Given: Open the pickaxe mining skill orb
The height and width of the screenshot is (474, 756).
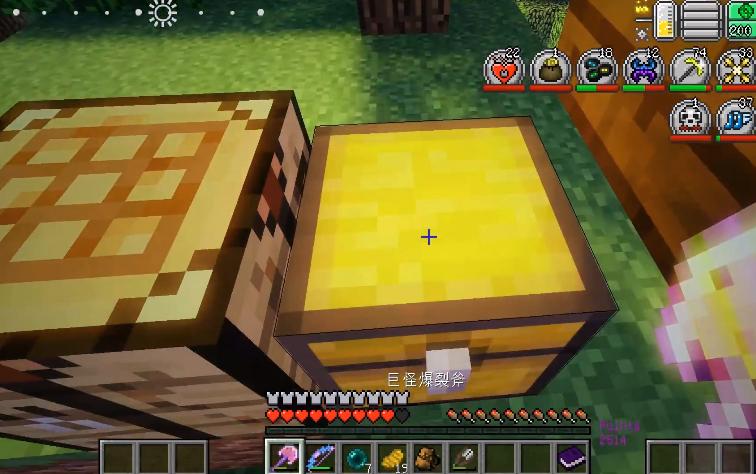Looking at the screenshot, I should (689, 70).
